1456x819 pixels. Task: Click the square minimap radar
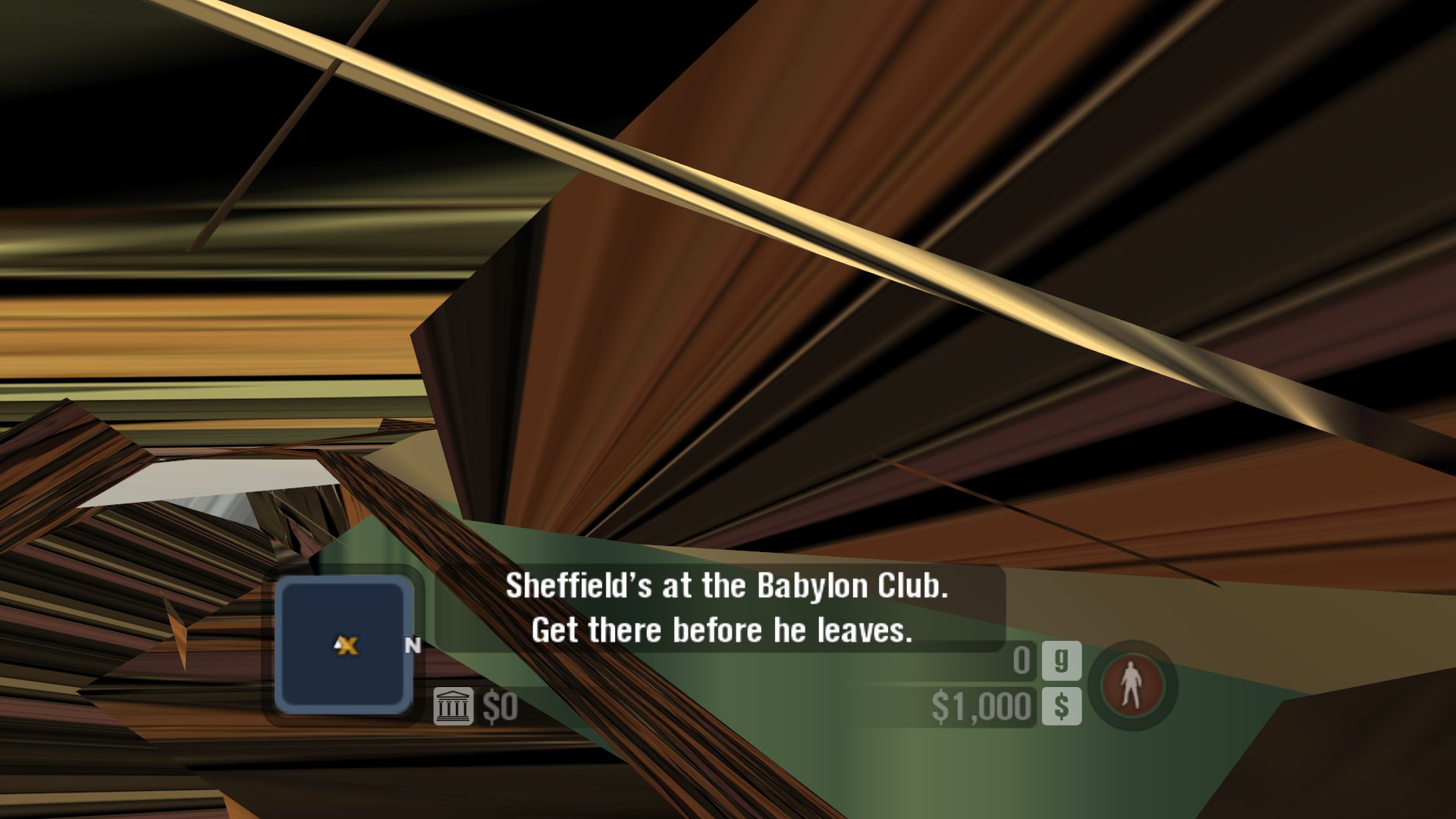tap(344, 645)
